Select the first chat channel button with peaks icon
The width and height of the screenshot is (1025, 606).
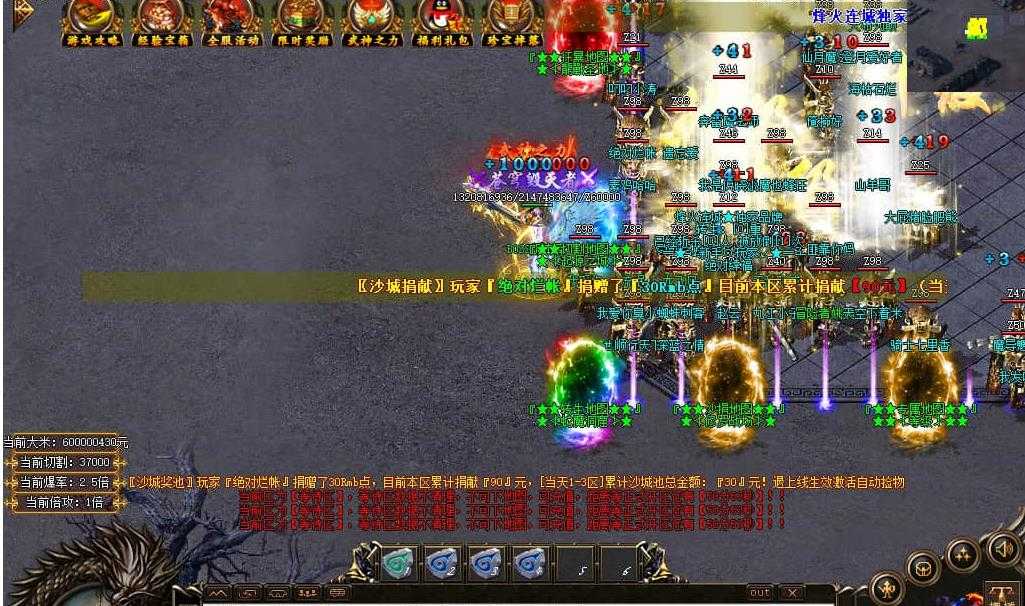[x=218, y=593]
